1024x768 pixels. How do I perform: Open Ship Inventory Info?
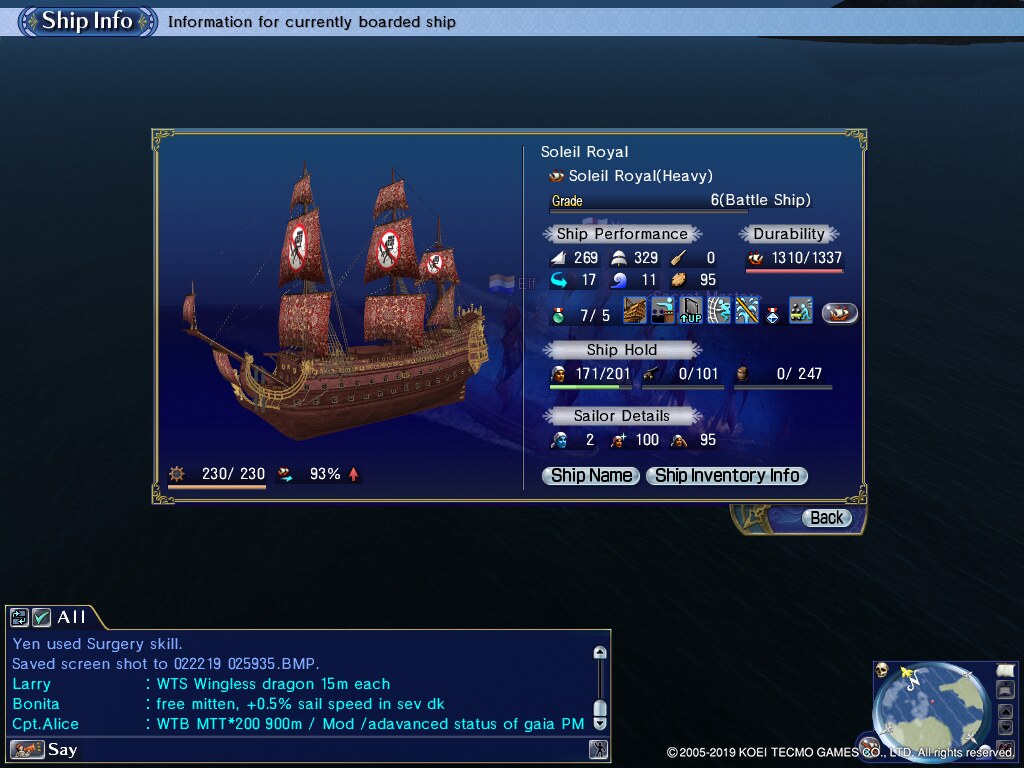[x=727, y=476]
